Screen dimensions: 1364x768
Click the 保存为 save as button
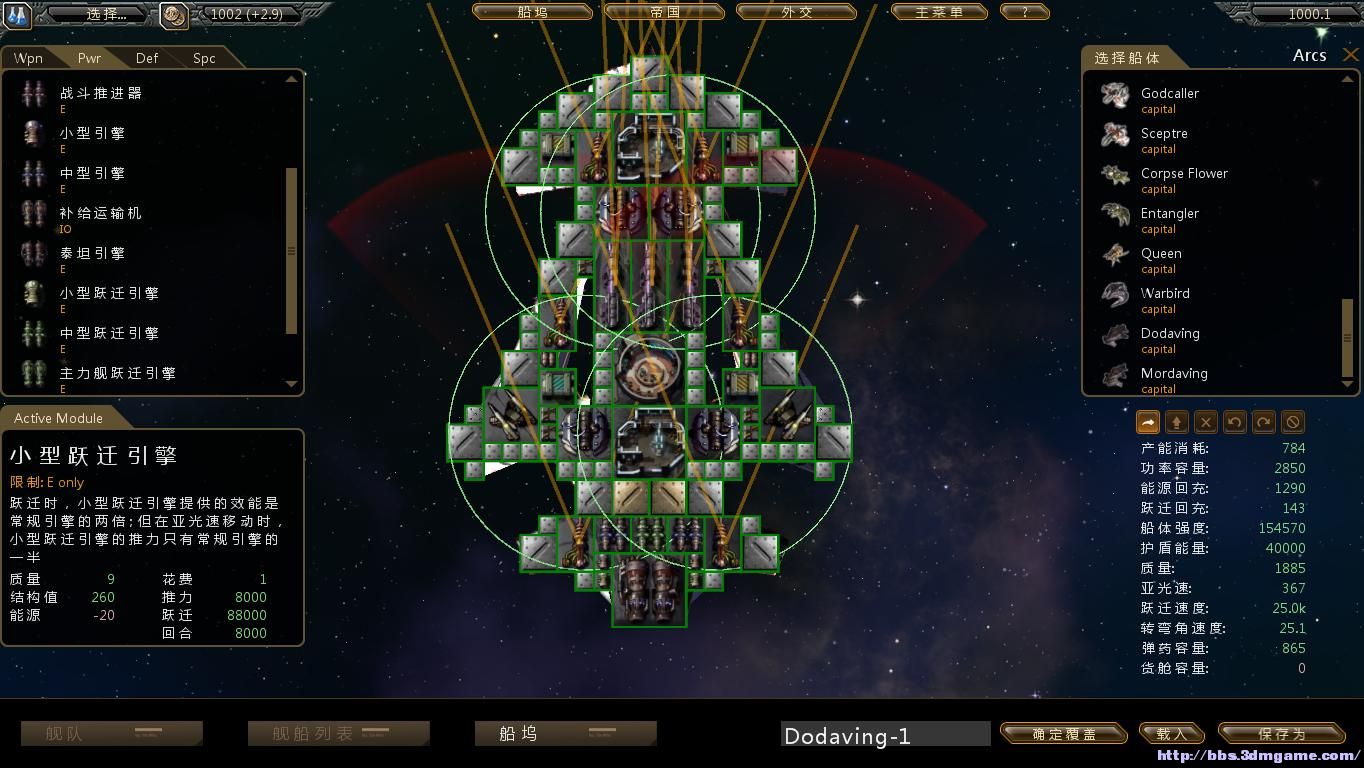1281,734
